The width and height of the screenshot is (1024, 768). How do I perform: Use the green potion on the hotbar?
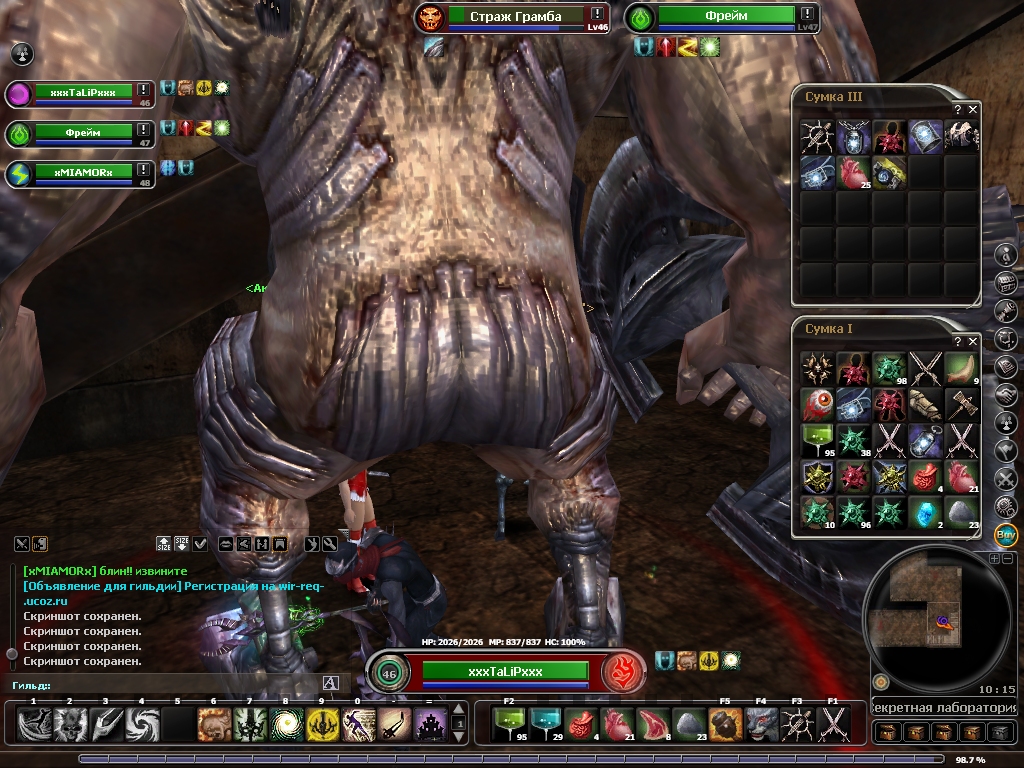509,722
